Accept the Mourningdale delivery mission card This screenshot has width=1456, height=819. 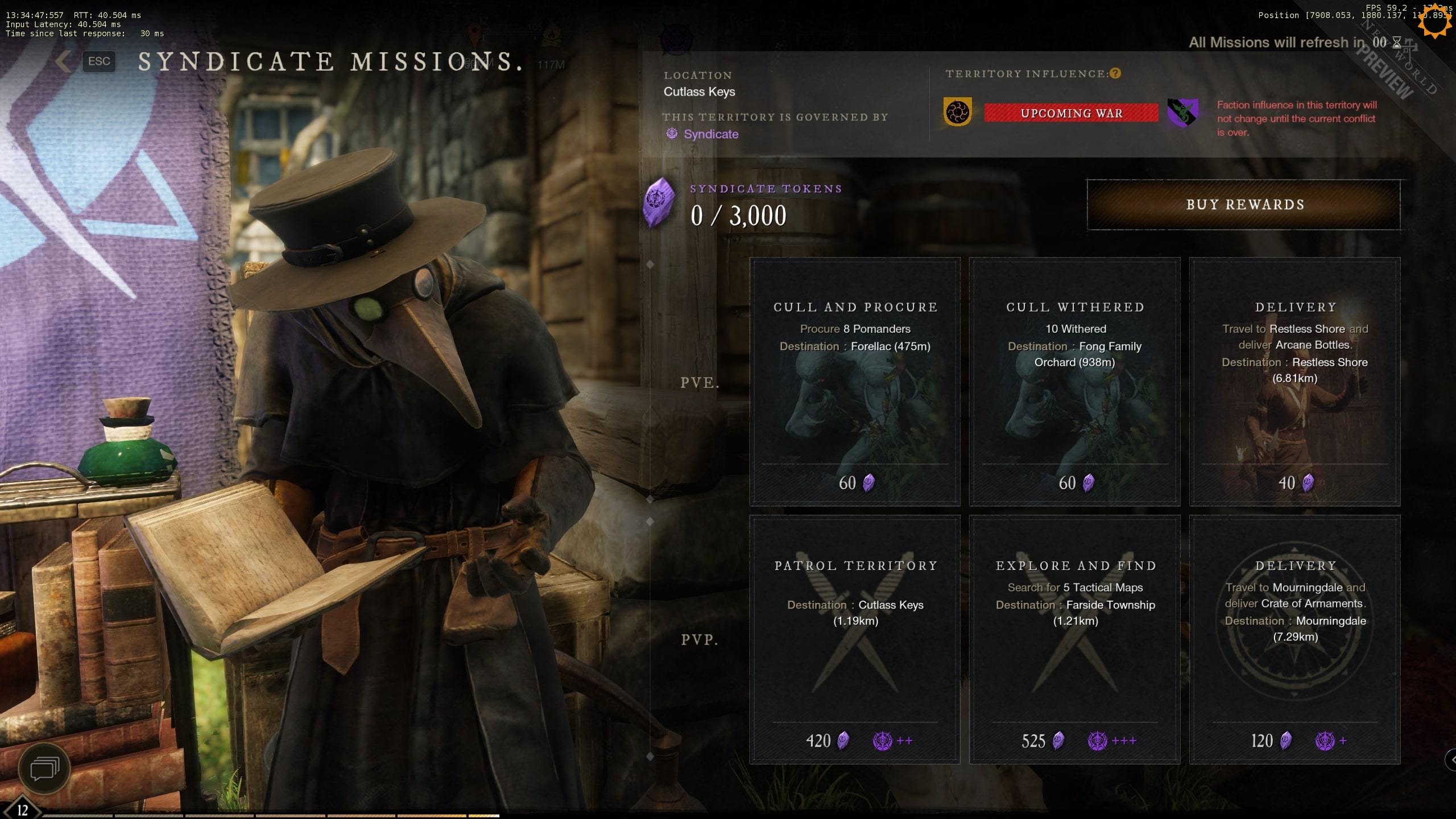pos(1294,640)
